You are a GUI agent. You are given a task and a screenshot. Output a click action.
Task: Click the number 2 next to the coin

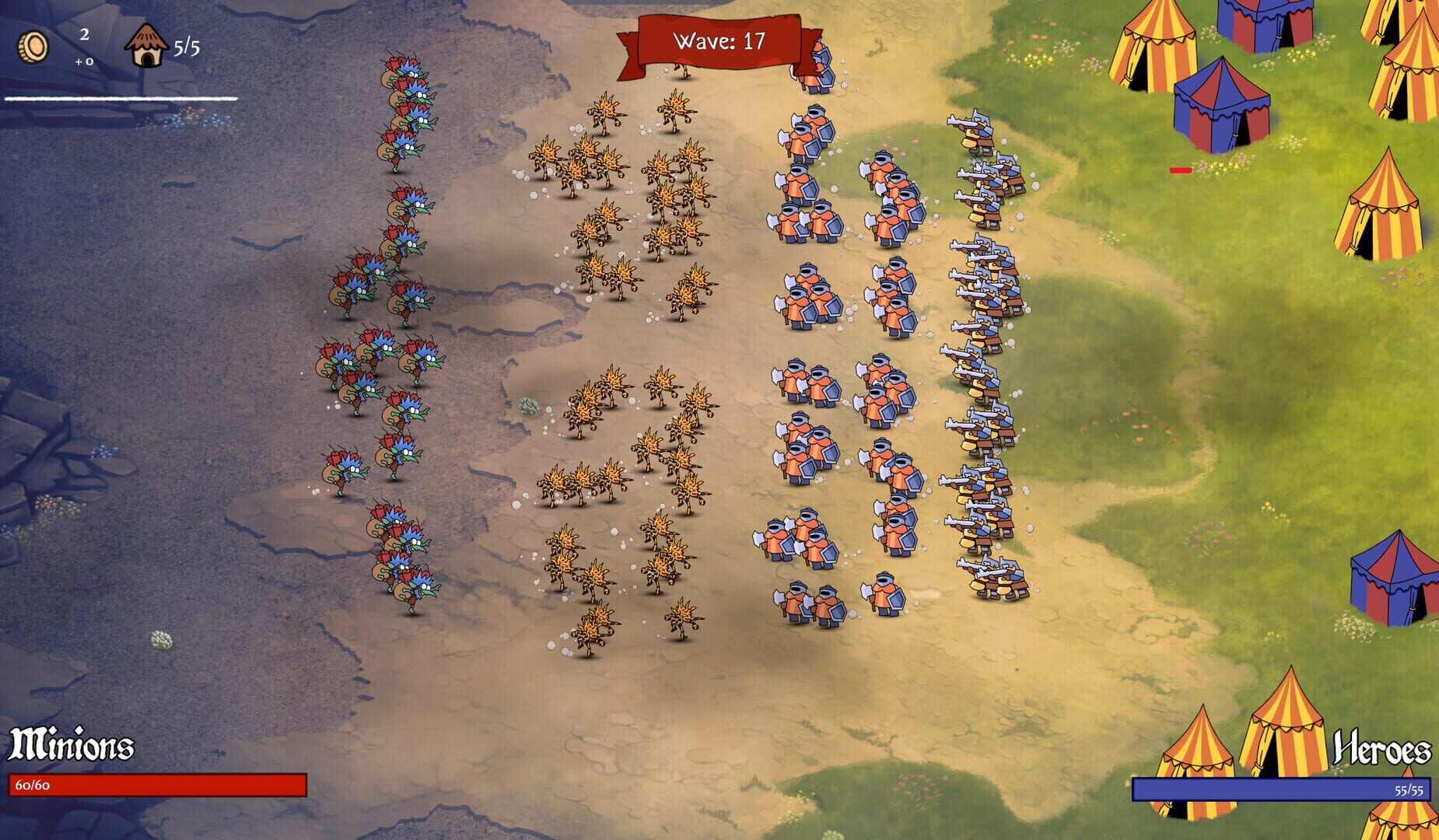tap(83, 34)
